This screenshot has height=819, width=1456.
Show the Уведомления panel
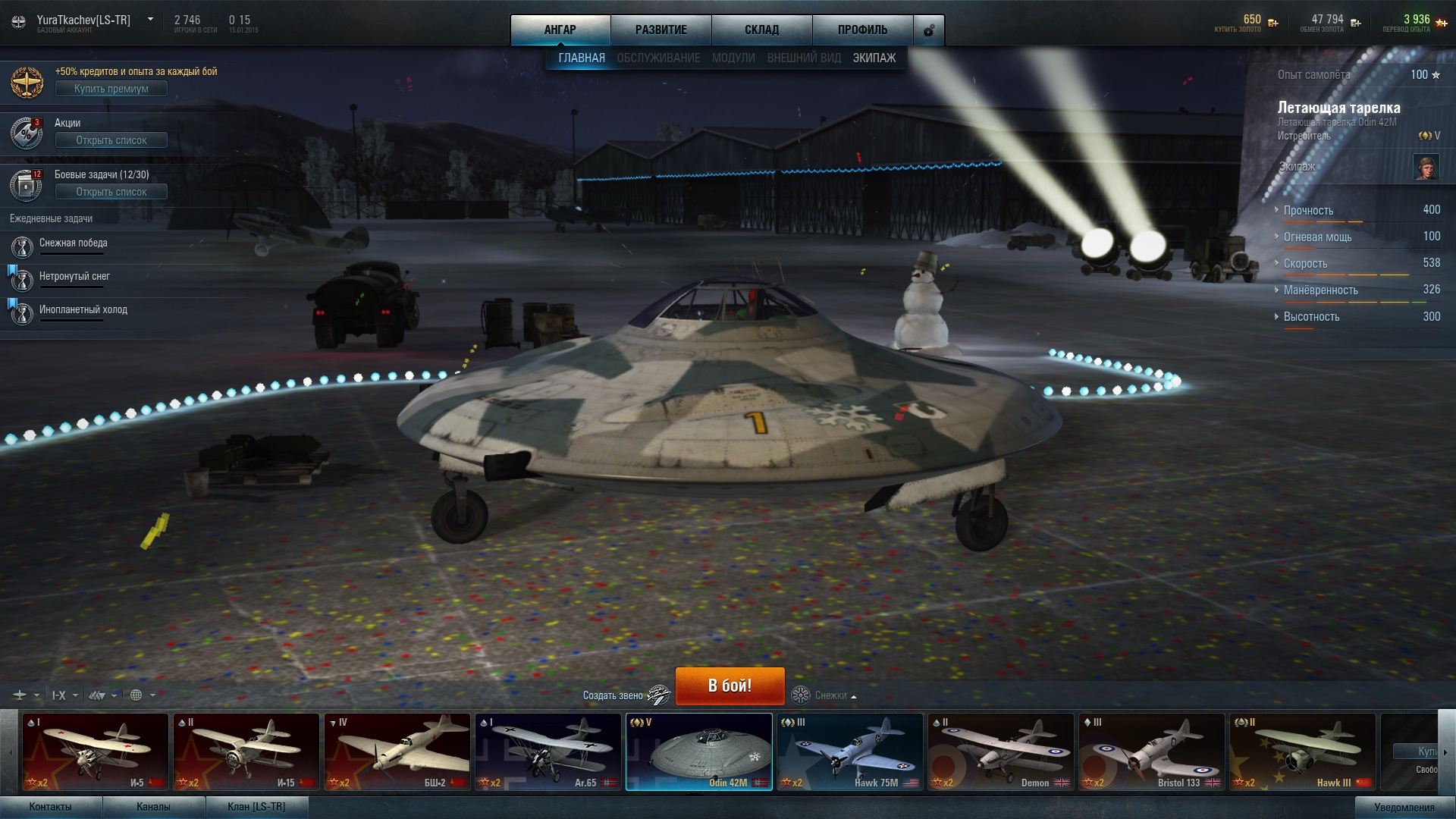click(x=1404, y=808)
